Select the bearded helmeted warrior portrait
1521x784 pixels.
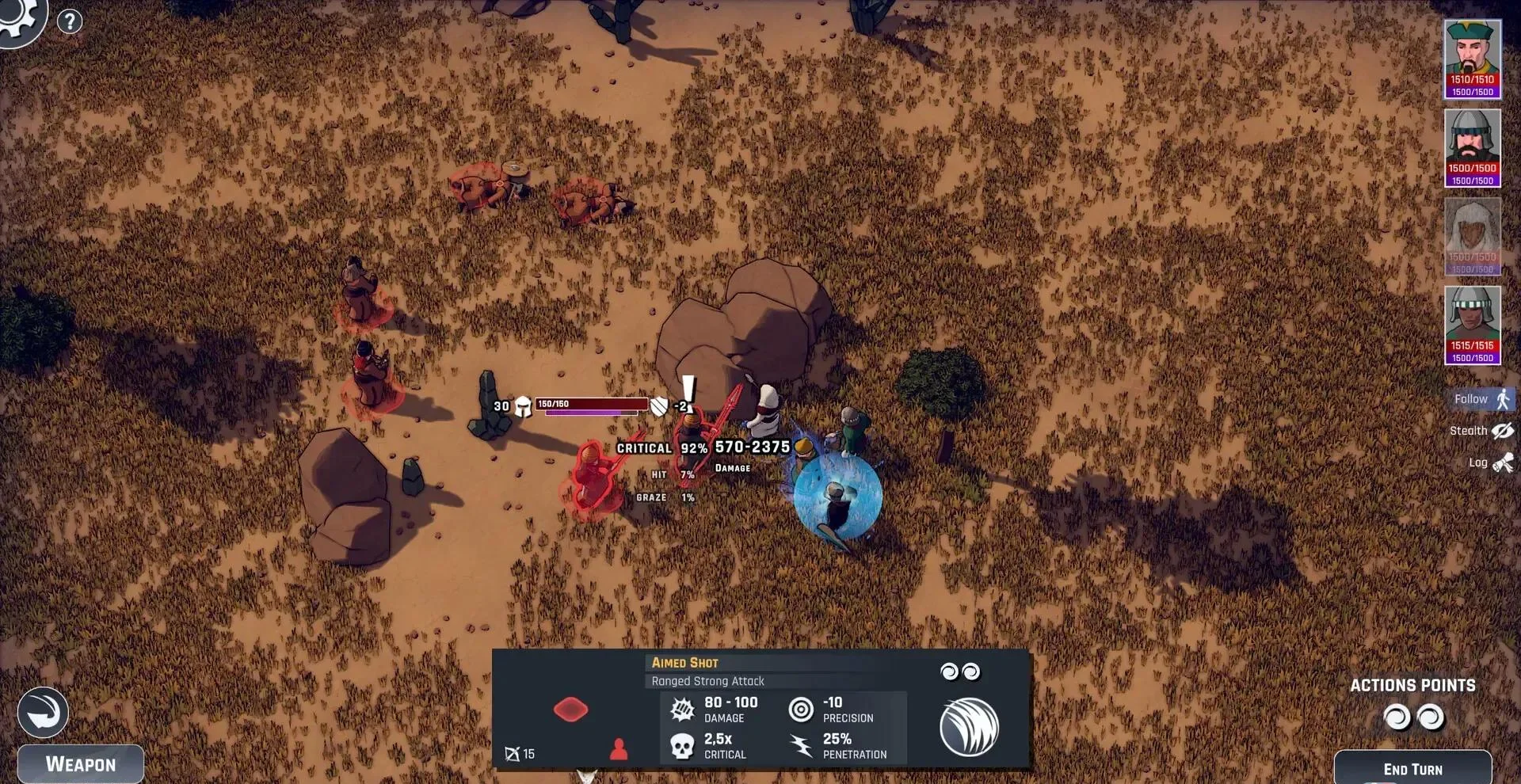(x=1472, y=147)
